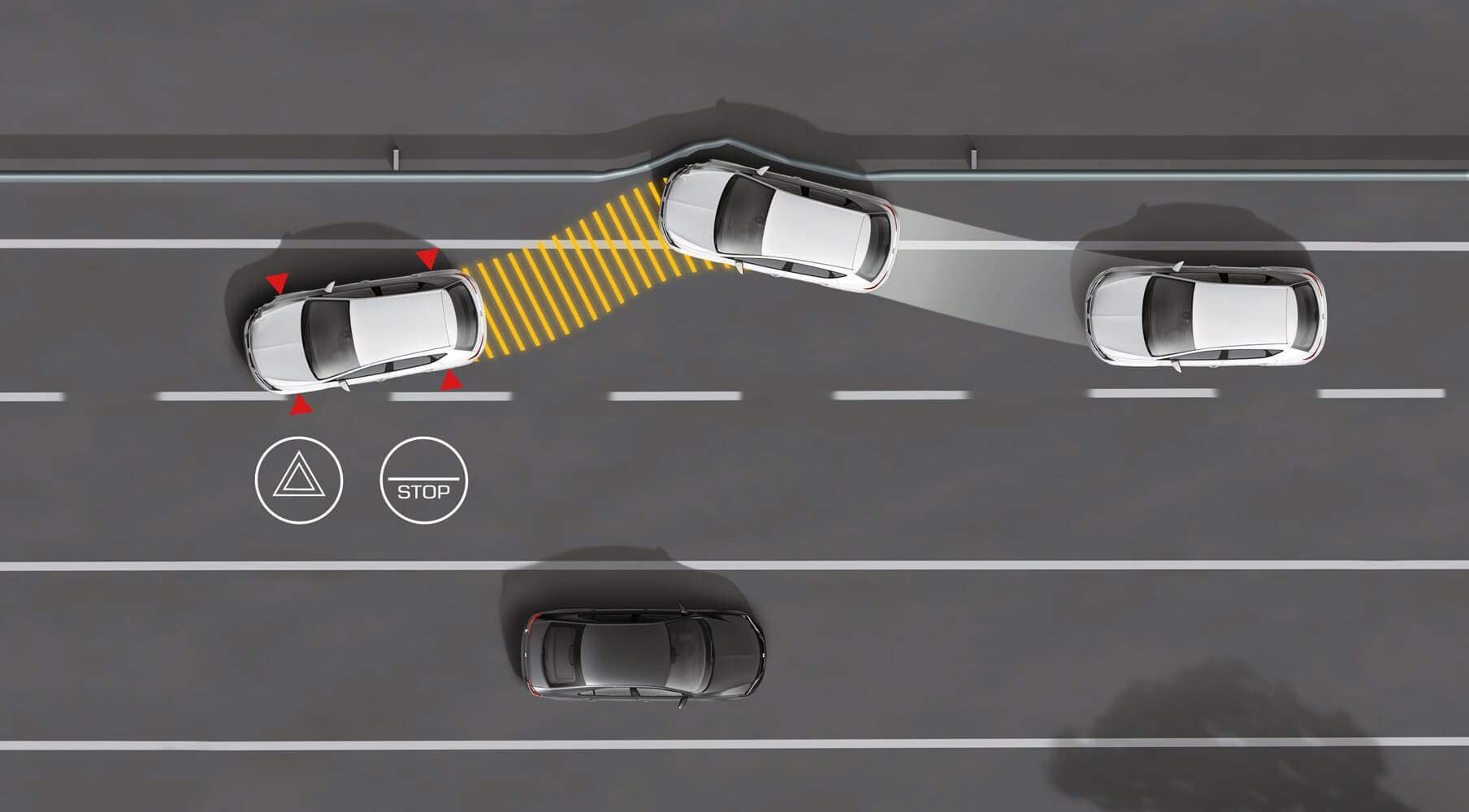
Task: Click the hazard warning triangle icon
Action: pyautogui.click(x=299, y=482)
